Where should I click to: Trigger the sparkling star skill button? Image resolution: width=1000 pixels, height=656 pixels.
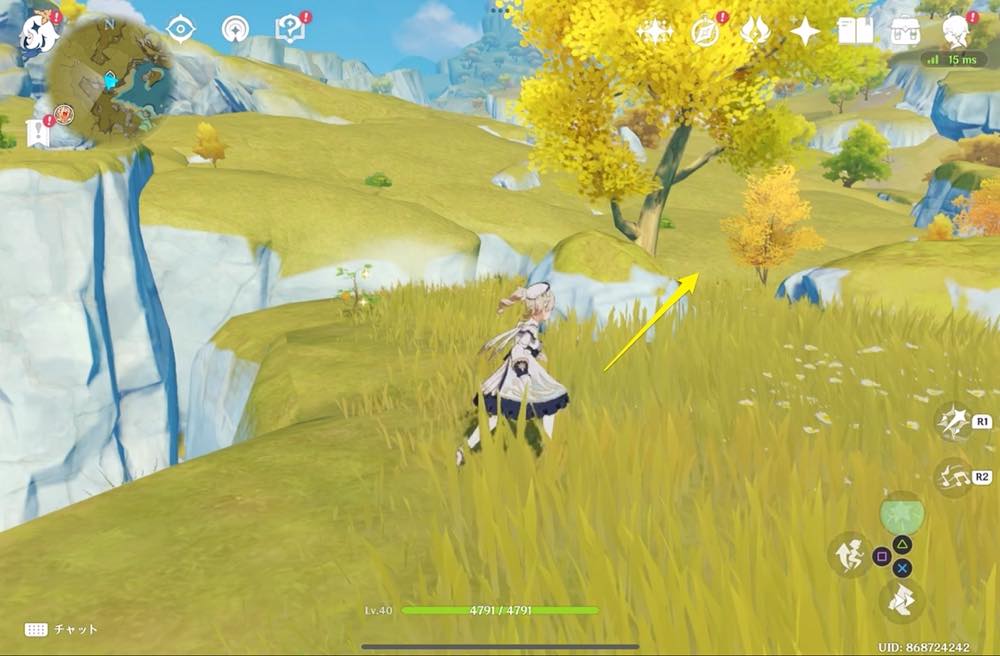(x=951, y=422)
